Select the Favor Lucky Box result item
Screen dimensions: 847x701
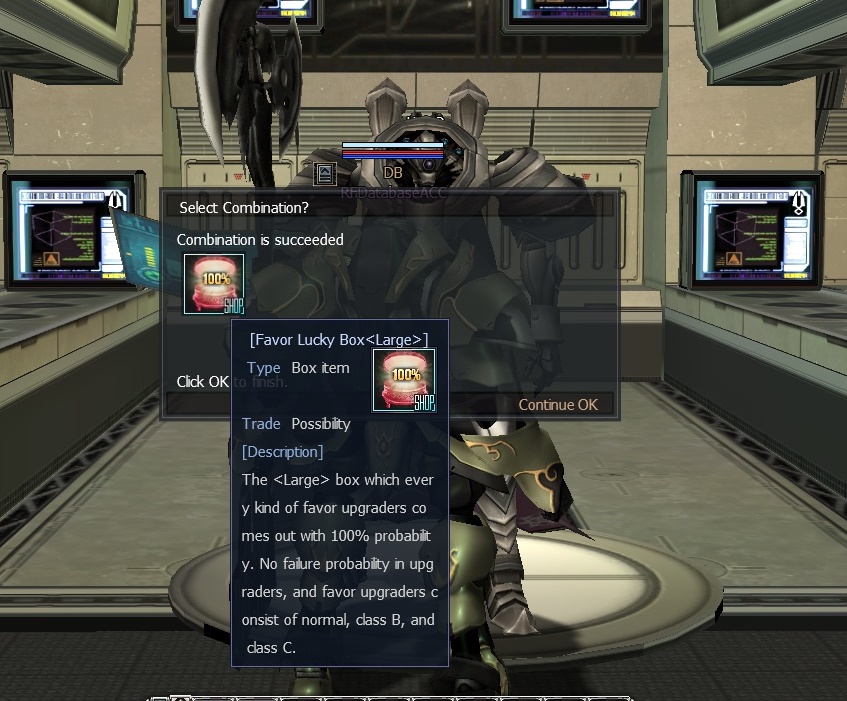tap(213, 284)
